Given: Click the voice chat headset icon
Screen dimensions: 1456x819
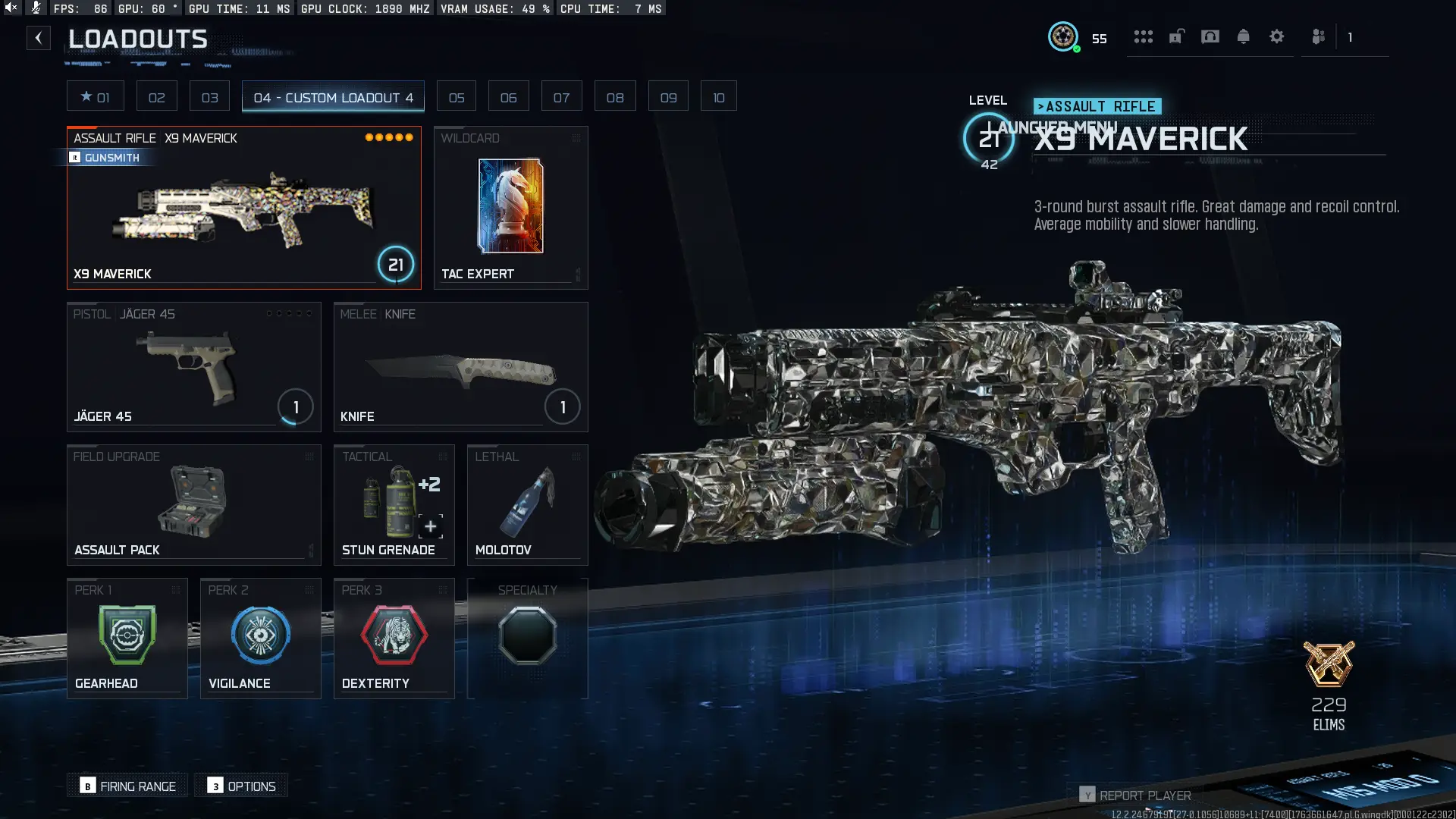Looking at the screenshot, I should (1210, 36).
